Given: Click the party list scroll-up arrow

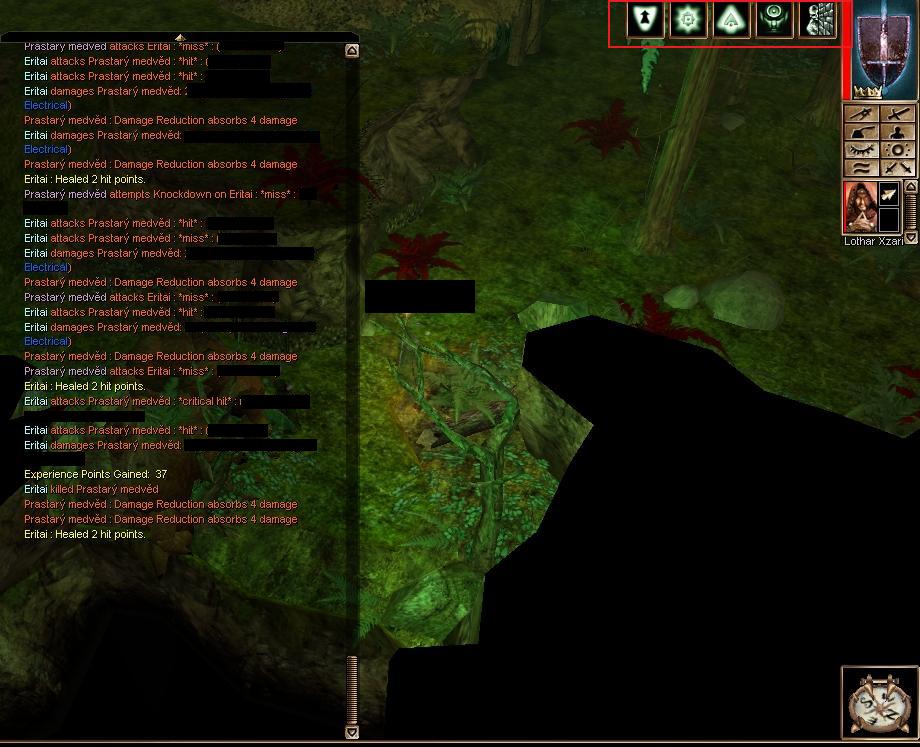Looking at the screenshot, I should pyautogui.click(x=910, y=186).
